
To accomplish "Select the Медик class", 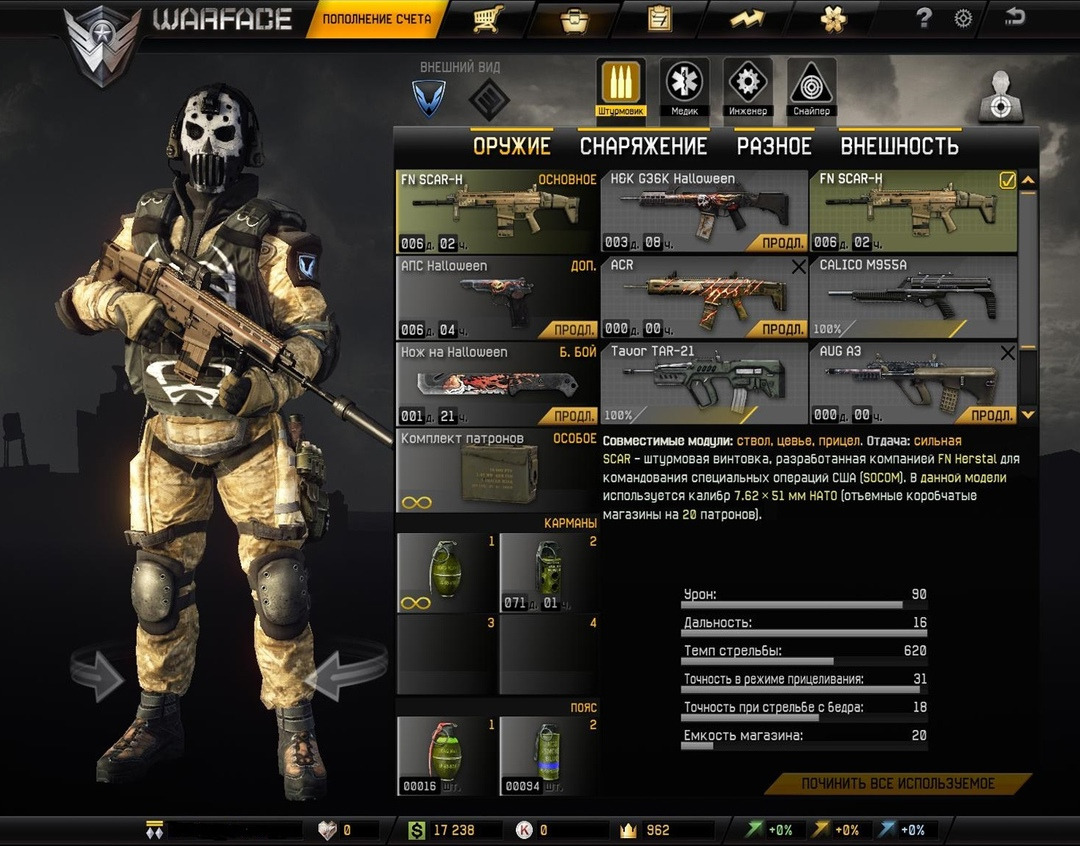I will click(684, 87).
